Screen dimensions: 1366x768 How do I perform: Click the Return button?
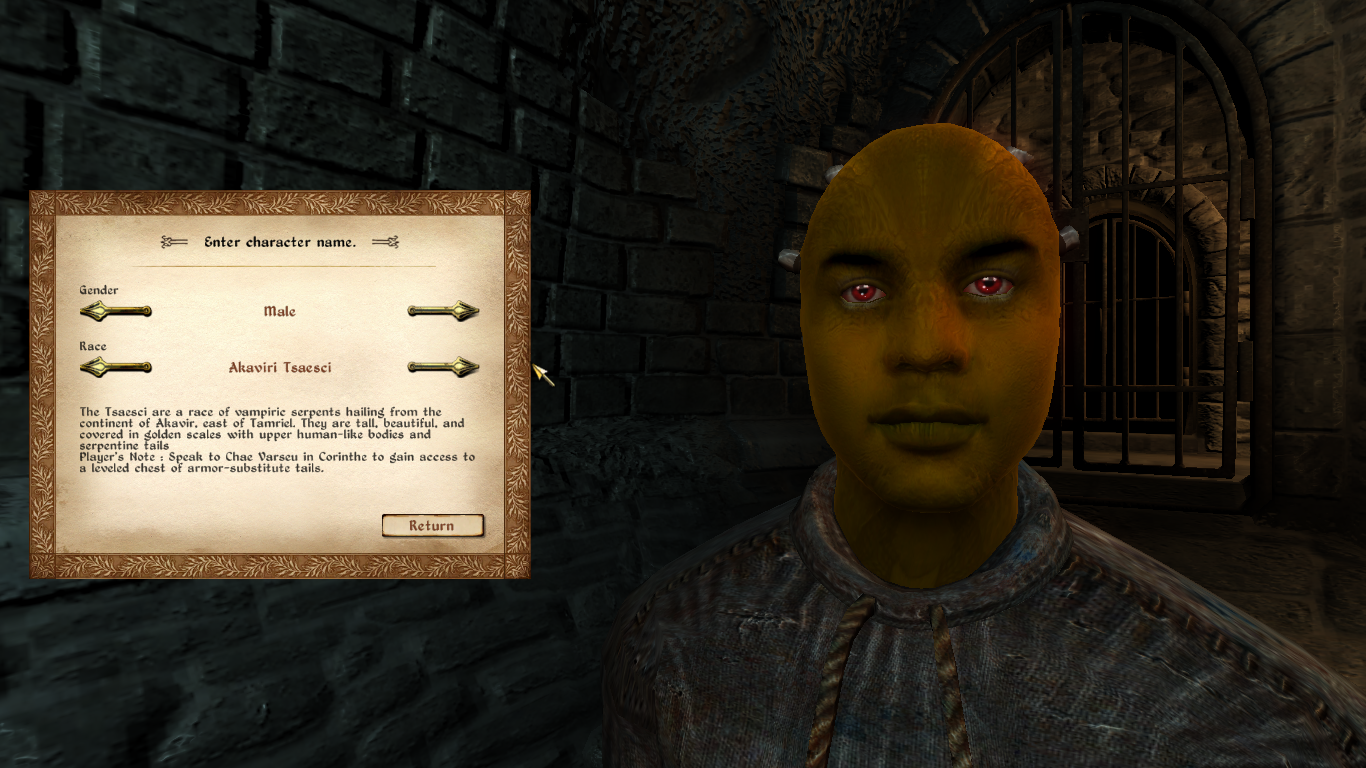click(432, 526)
